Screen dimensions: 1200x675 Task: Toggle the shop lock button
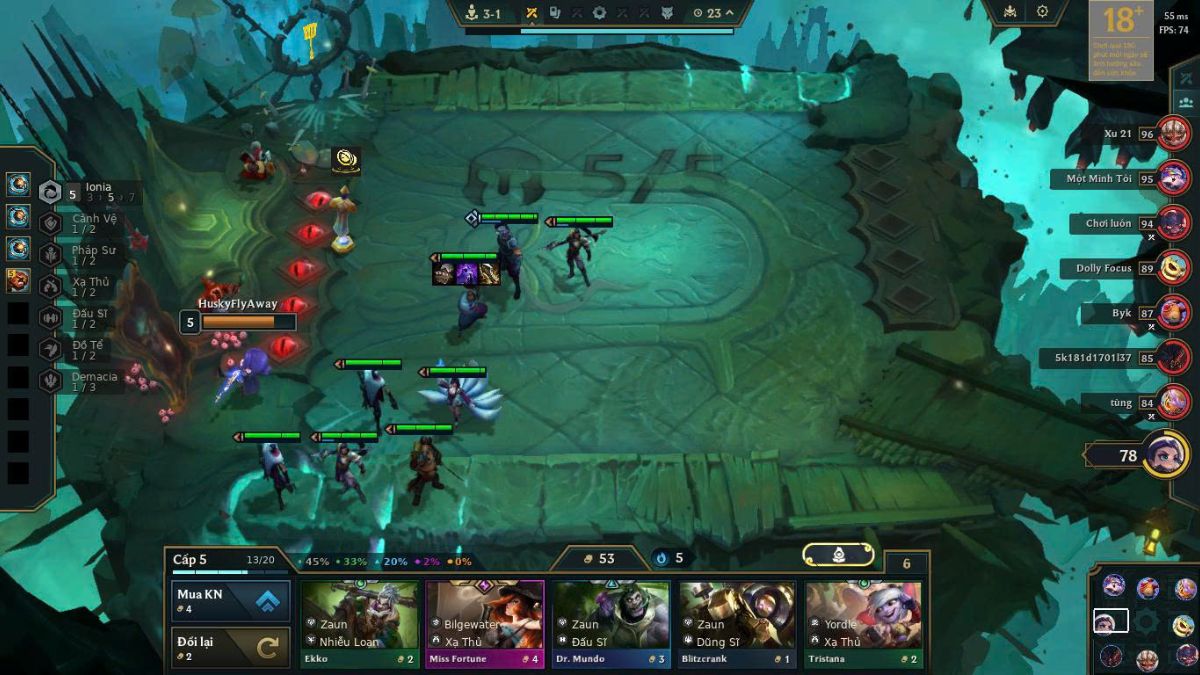coord(839,555)
